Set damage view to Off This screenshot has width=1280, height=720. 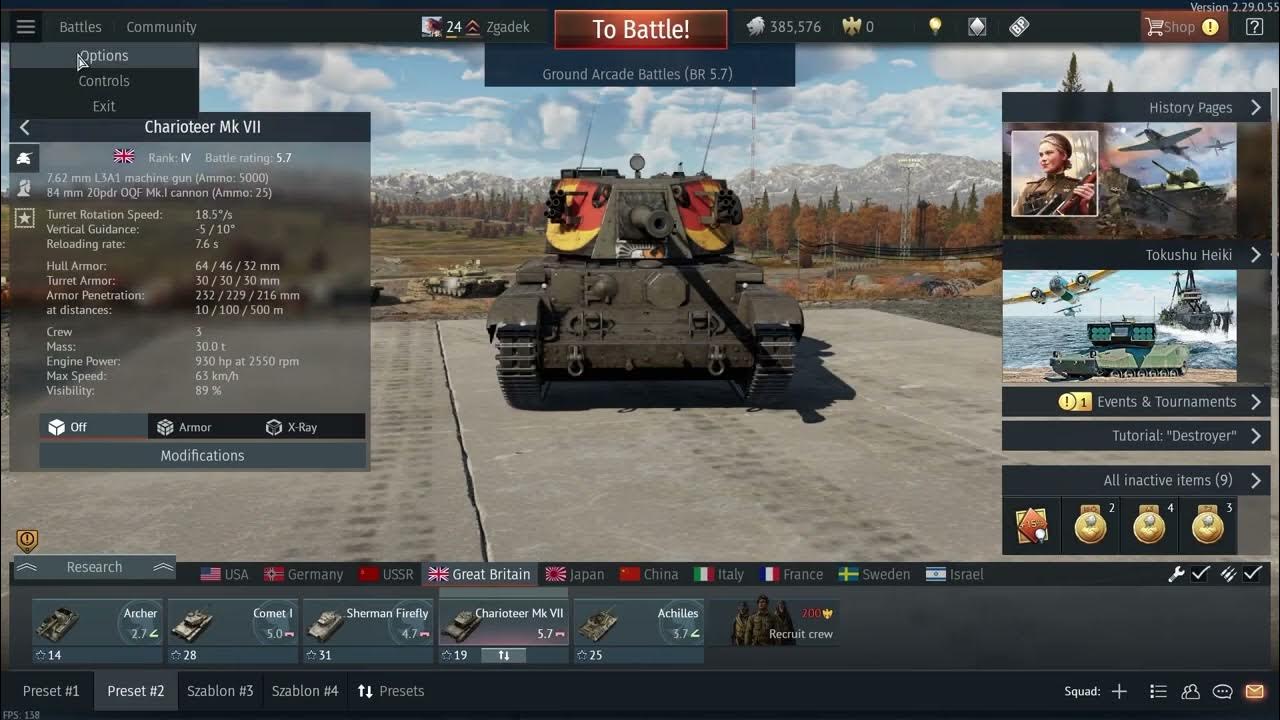pos(82,426)
